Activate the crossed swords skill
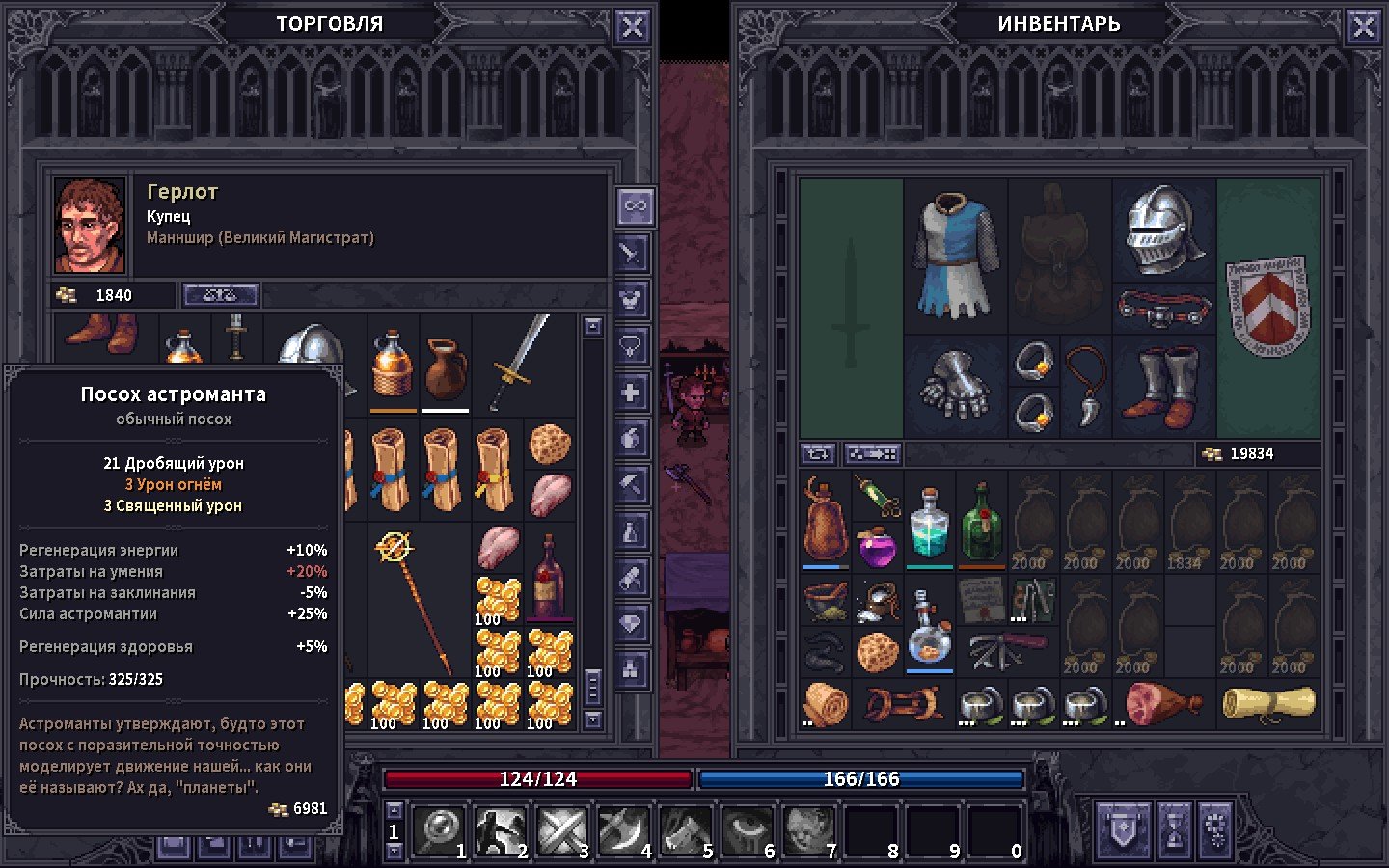 [559, 830]
